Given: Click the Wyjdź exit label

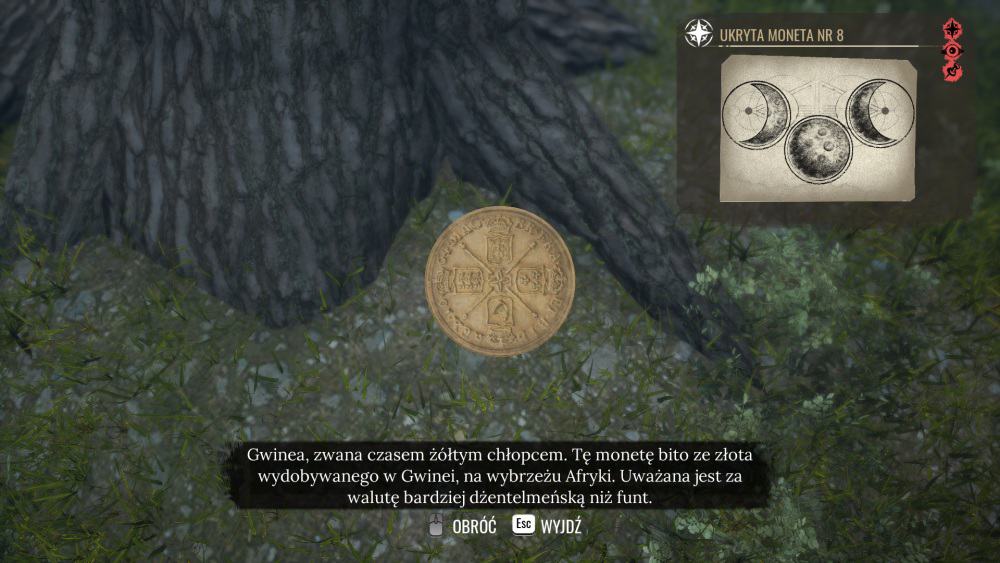Looking at the screenshot, I should click(x=560, y=526).
